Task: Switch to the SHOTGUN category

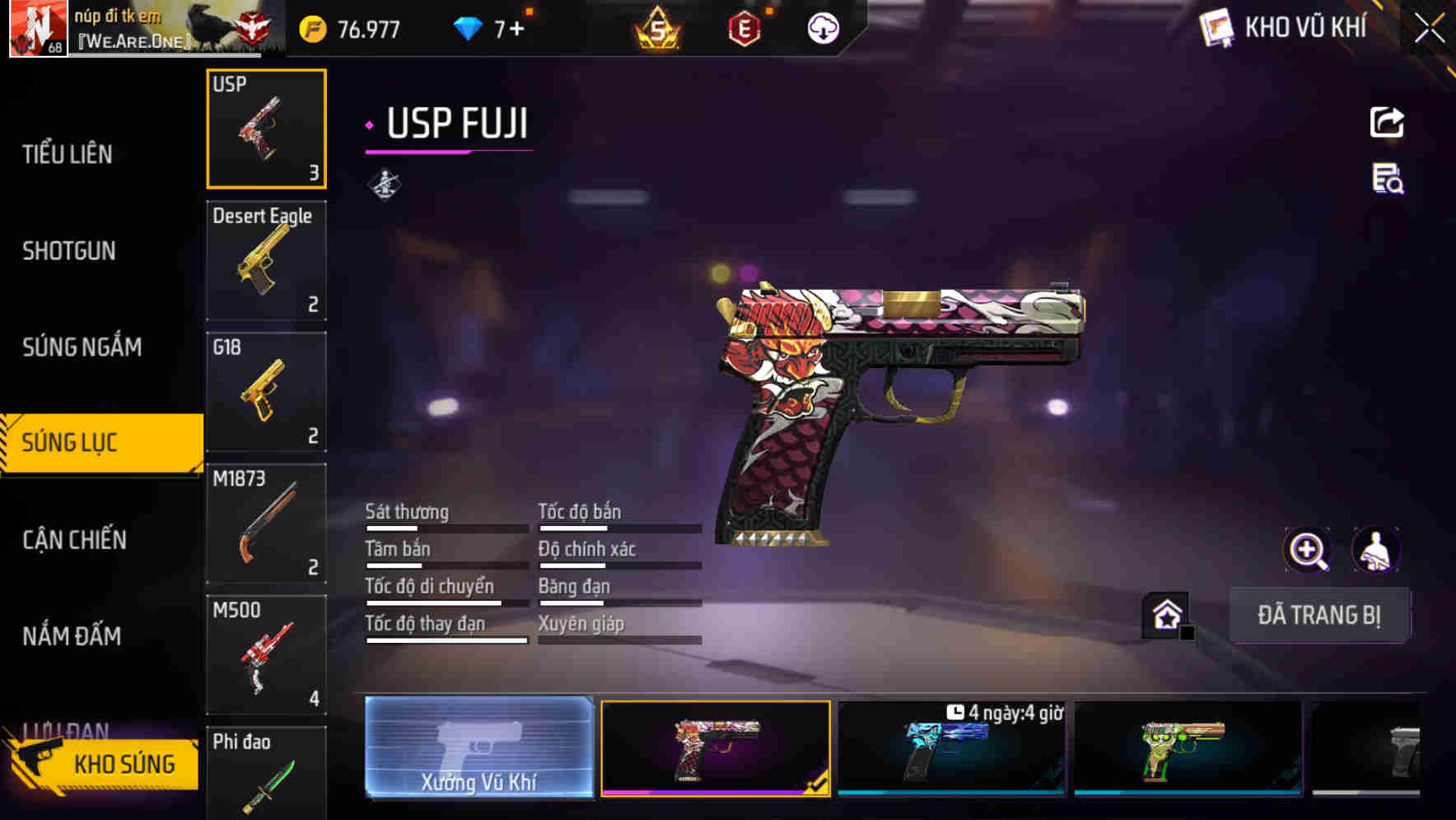Action: tap(68, 251)
